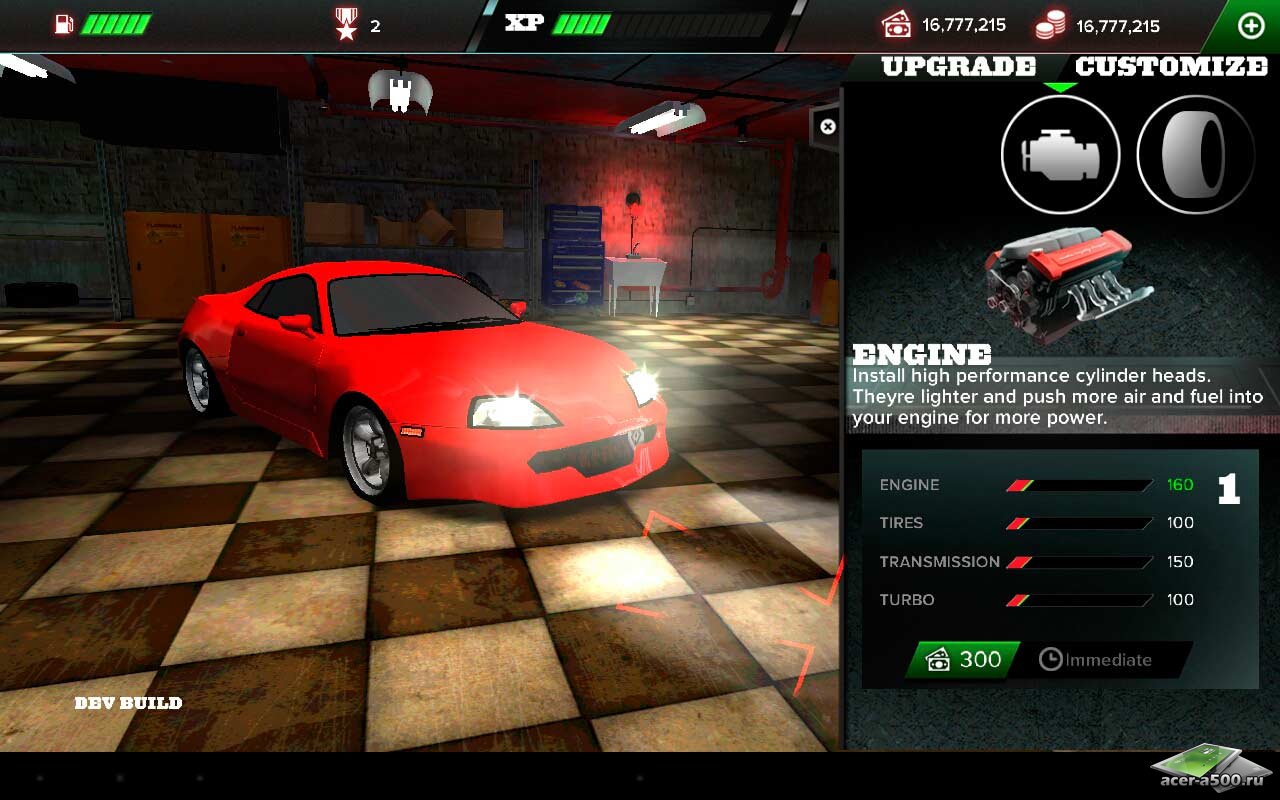Image resolution: width=1280 pixels, height=800 pixels.
Task: Close the upgrade side panel
Action: (827, 127)
